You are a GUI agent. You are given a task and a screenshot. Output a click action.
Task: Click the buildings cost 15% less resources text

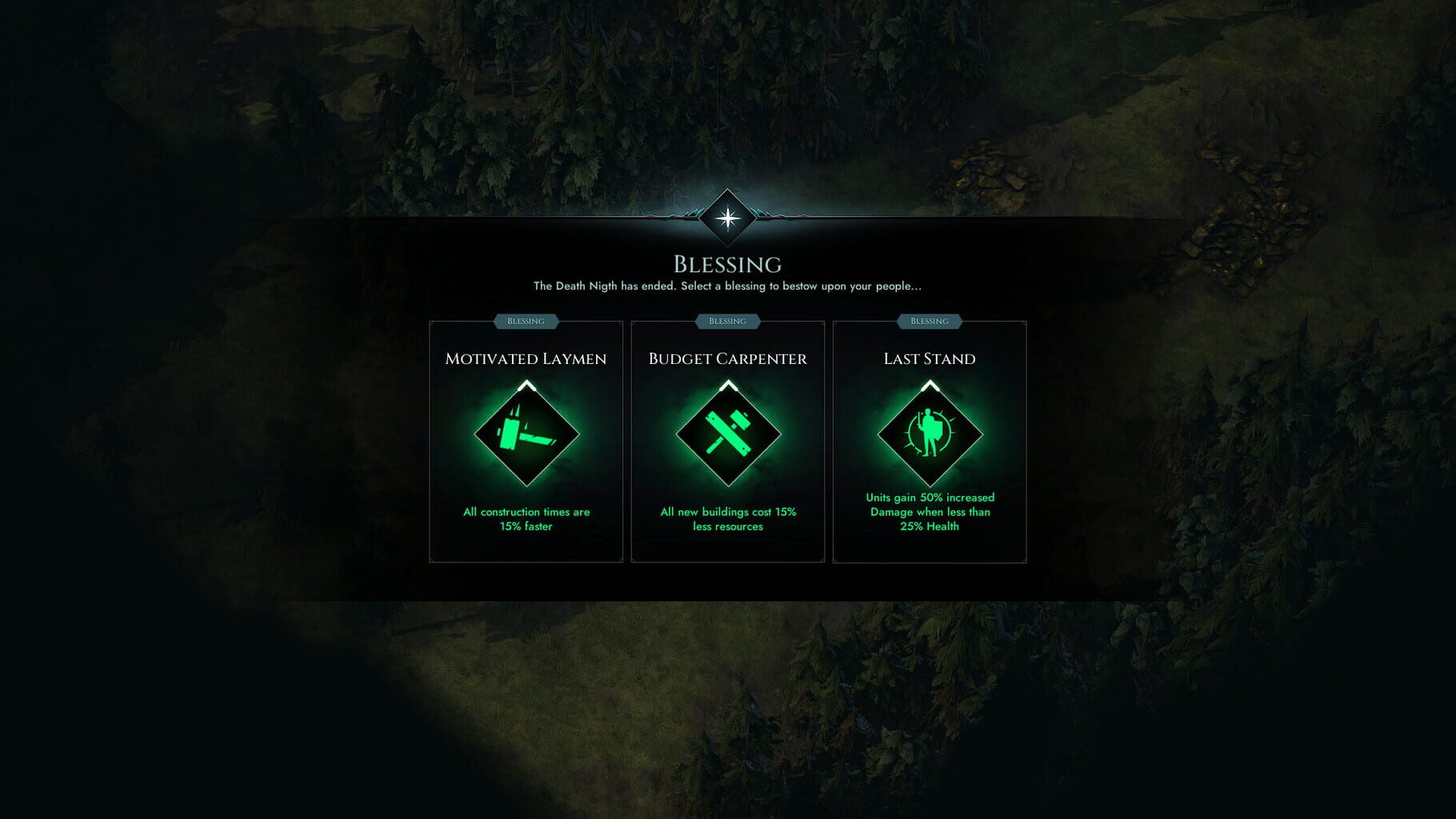click(727, 519)
